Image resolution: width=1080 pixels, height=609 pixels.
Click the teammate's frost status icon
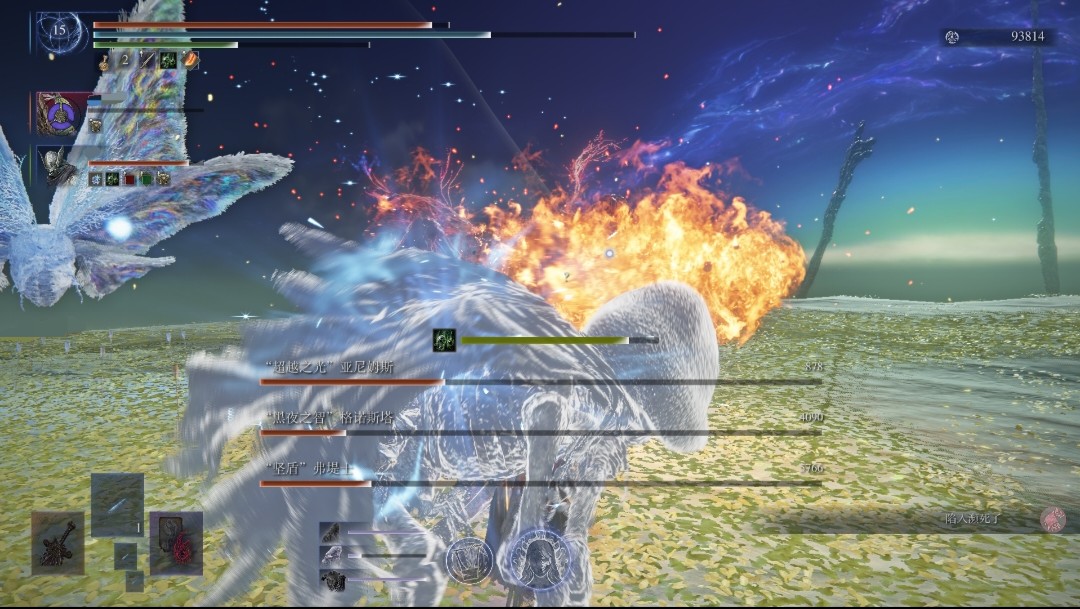(x=95, y=179)
